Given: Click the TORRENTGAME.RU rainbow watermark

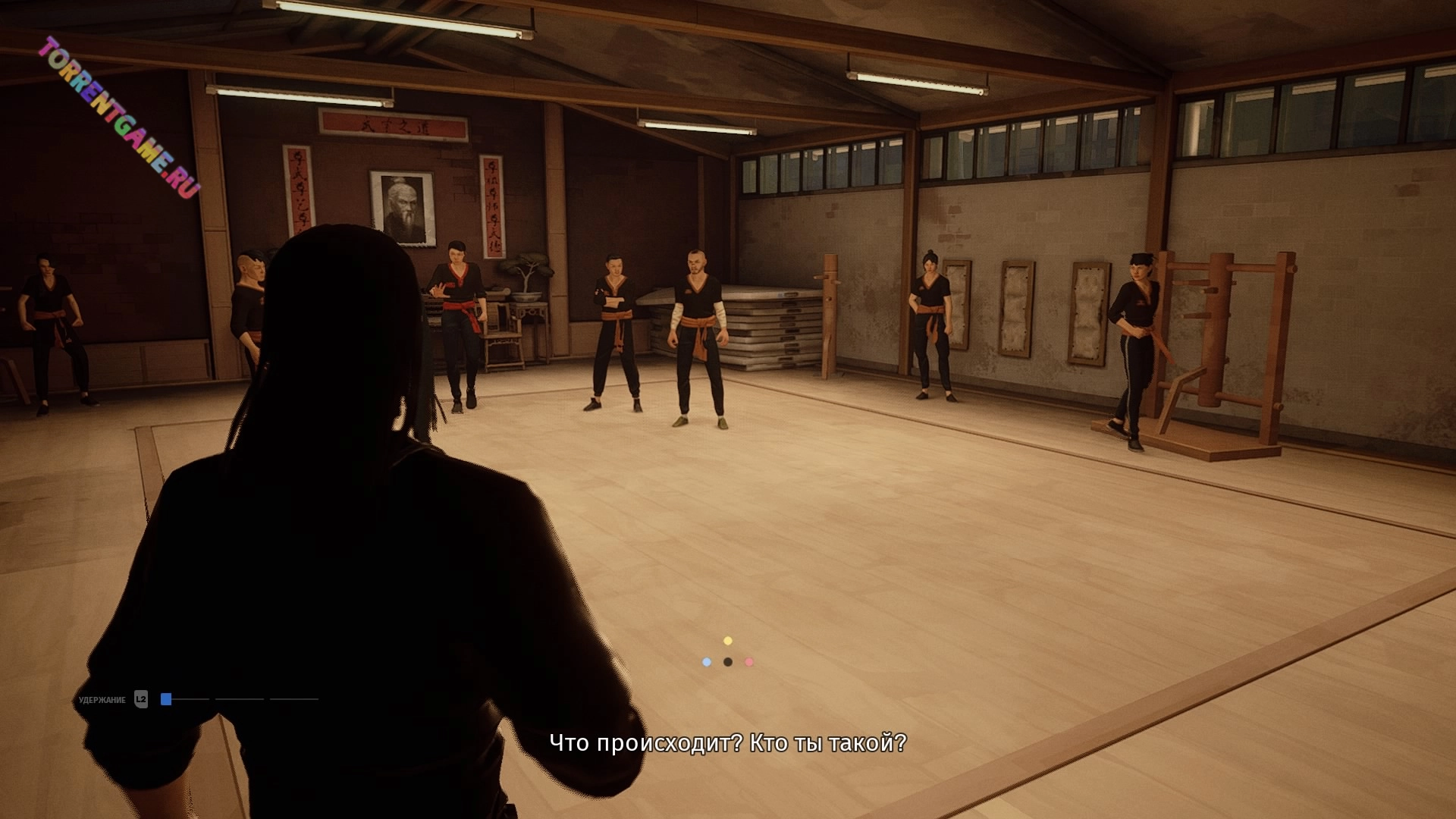Looking at the screenshot, I should click(x=119, y=117).
